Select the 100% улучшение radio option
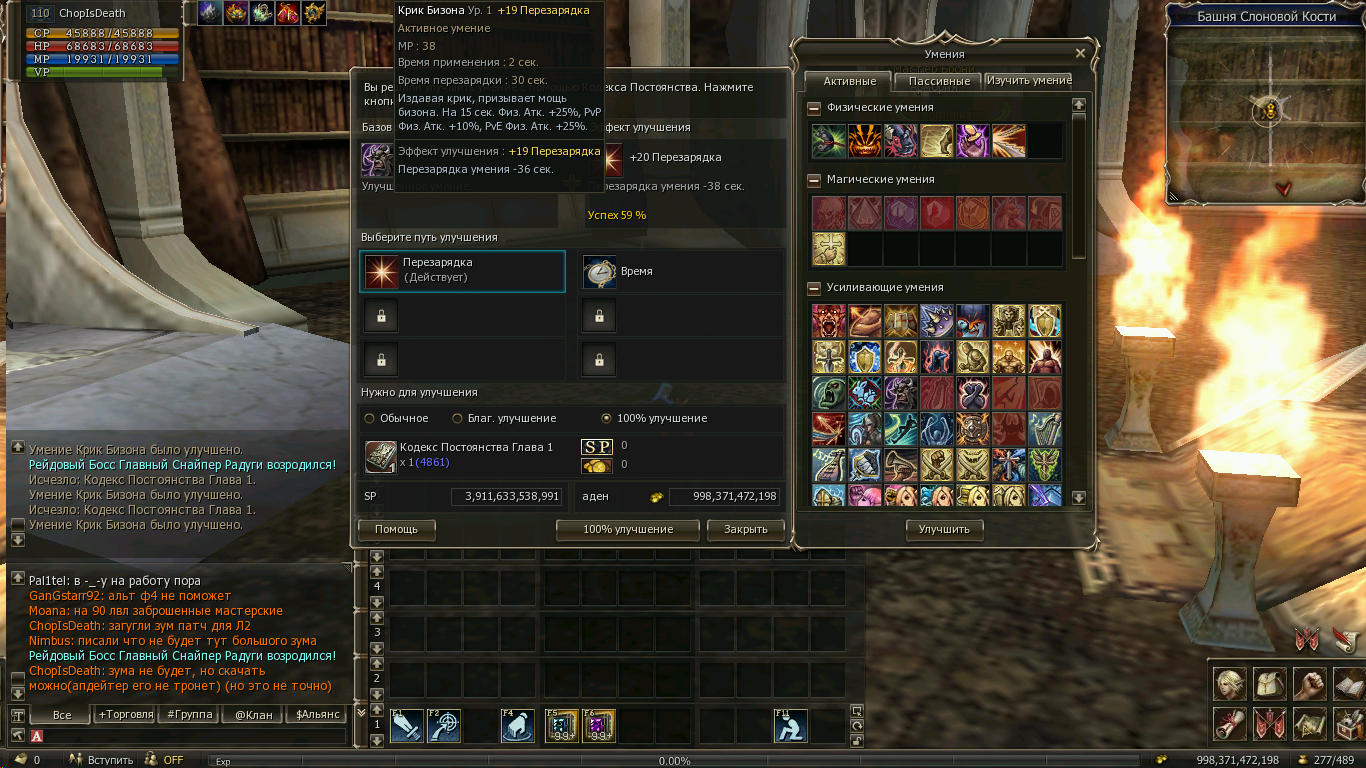1366x768 pixels. (x=606, y=418)
